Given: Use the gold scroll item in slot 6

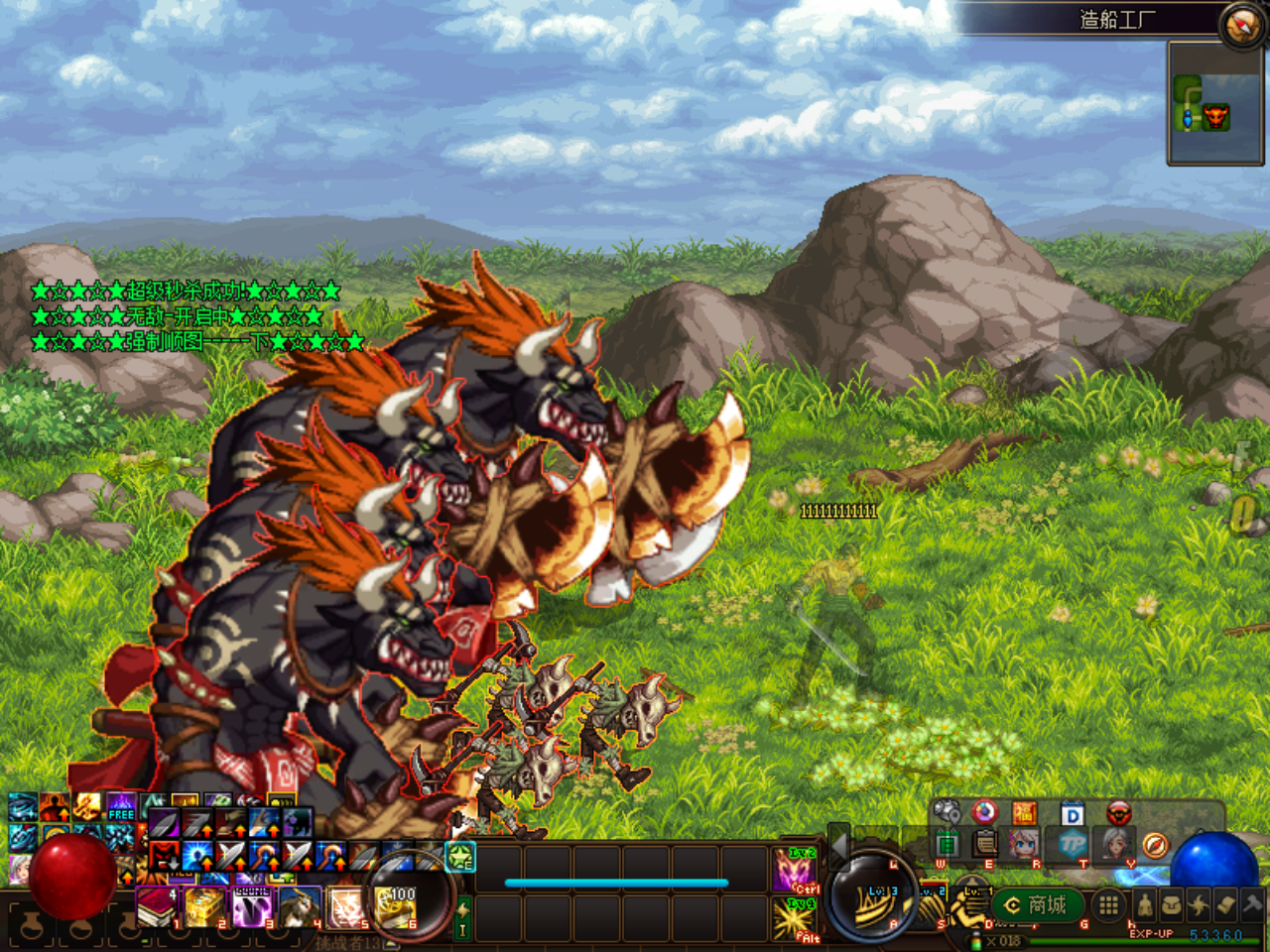Looking at the screenshot, I should 397,906.
